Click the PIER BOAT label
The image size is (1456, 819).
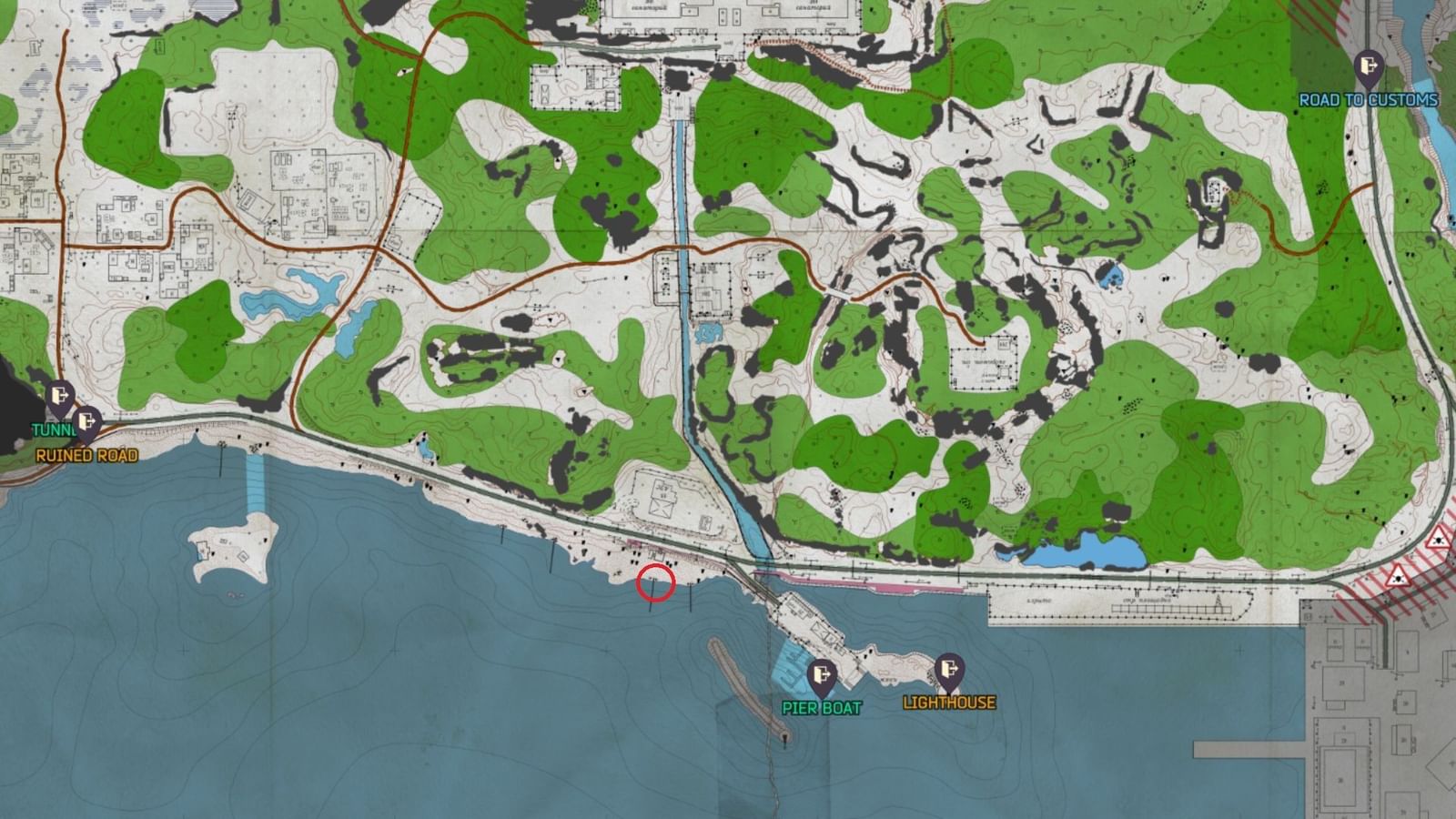pyautogui.click(x=824, y=708)
